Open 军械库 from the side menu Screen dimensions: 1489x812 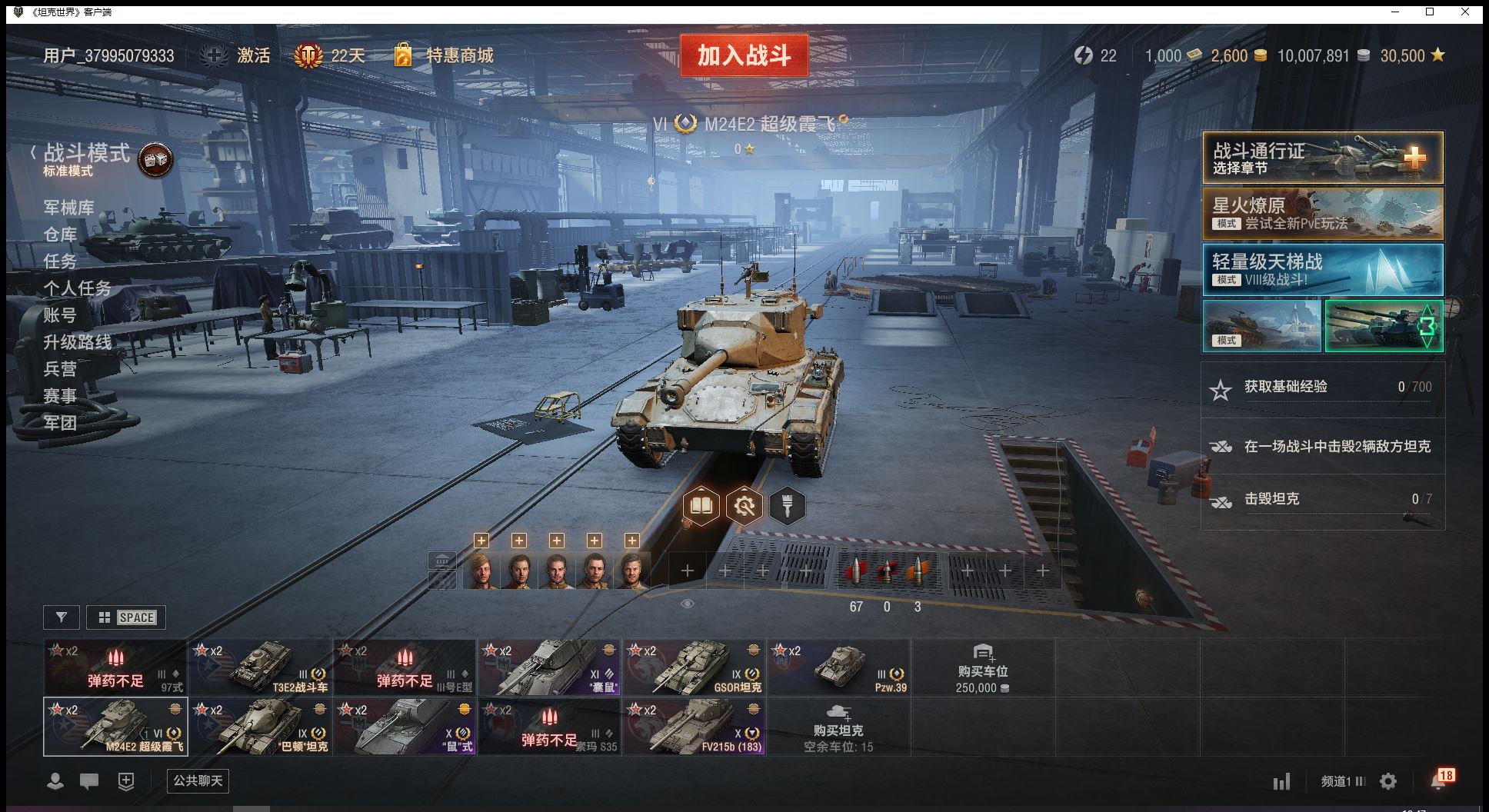tap(69, 208)
